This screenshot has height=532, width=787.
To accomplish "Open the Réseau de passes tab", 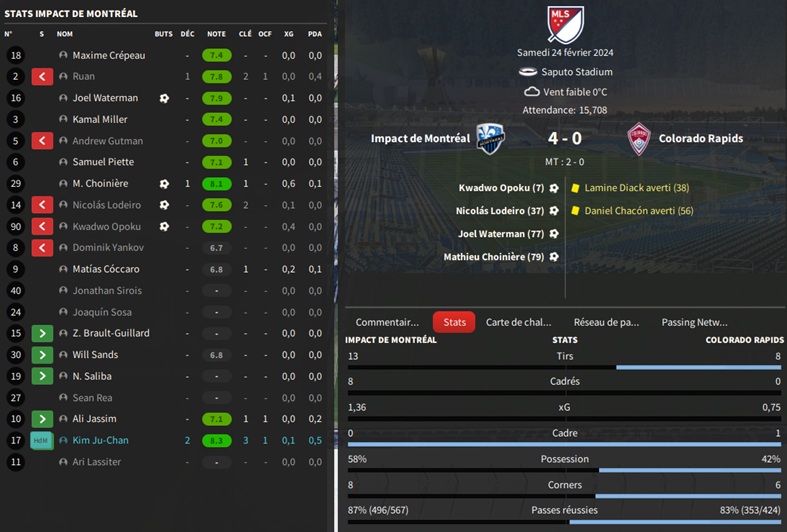I will [x=606, y=322].
